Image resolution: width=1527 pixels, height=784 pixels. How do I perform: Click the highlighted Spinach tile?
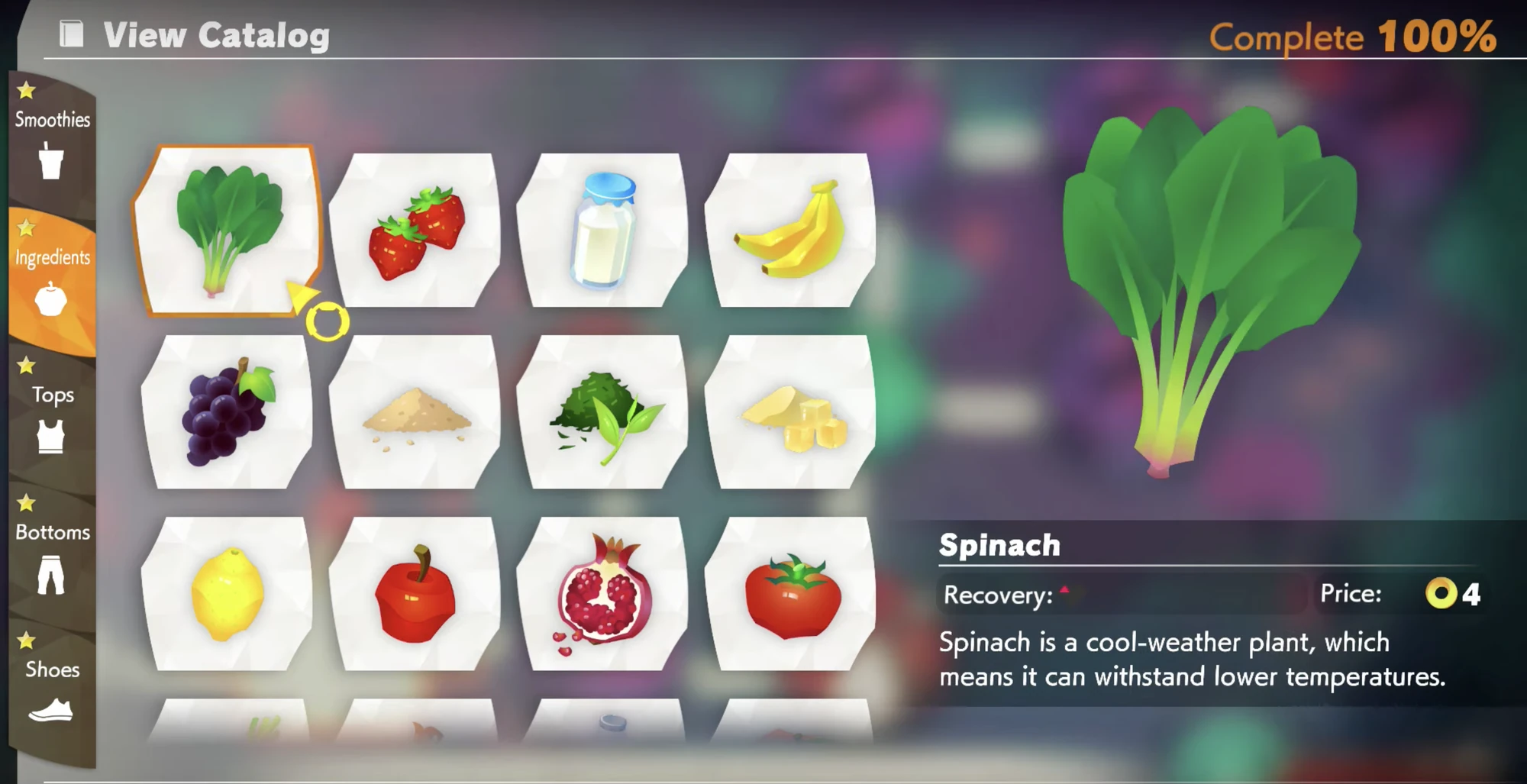pos(228,227)
